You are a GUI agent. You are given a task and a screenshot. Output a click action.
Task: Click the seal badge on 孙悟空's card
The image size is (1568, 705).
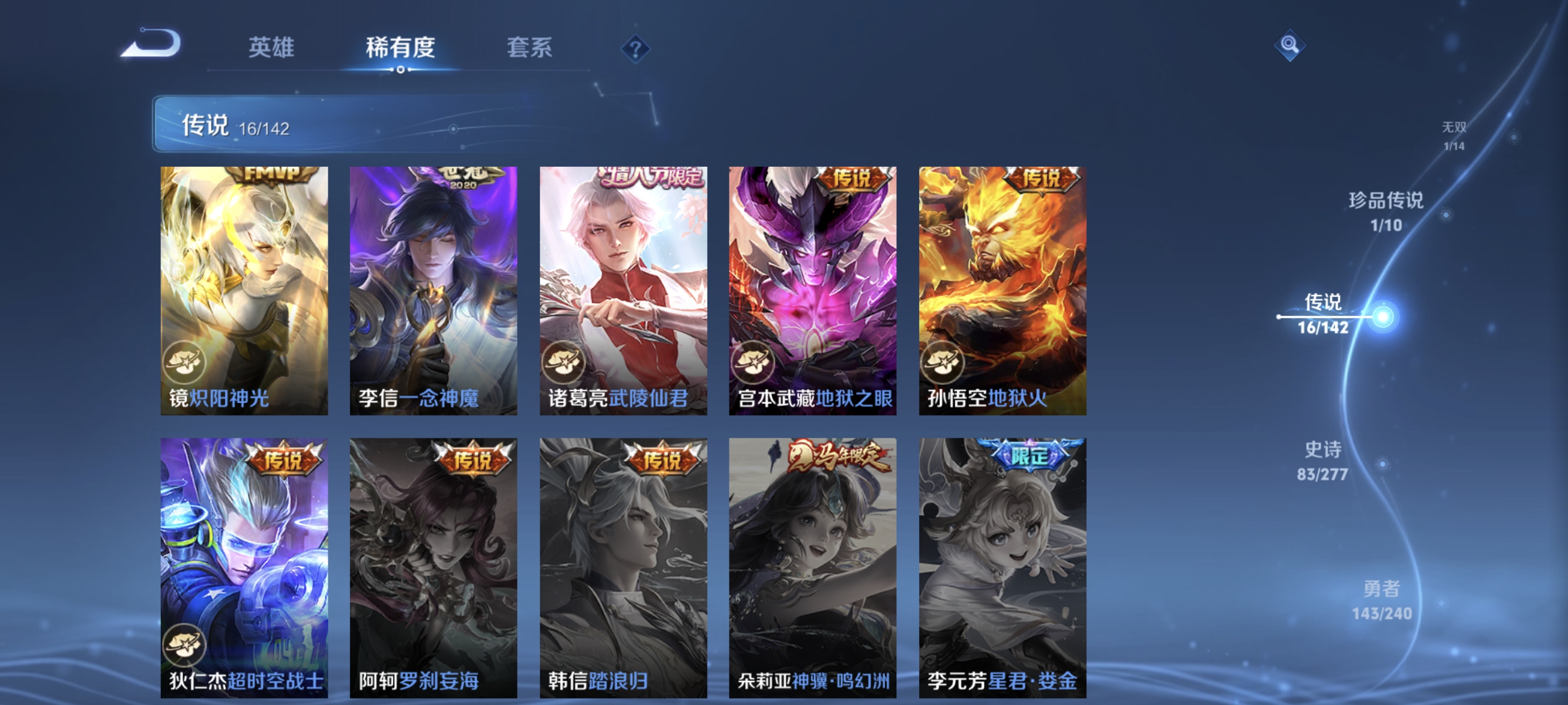pos(944,362)
